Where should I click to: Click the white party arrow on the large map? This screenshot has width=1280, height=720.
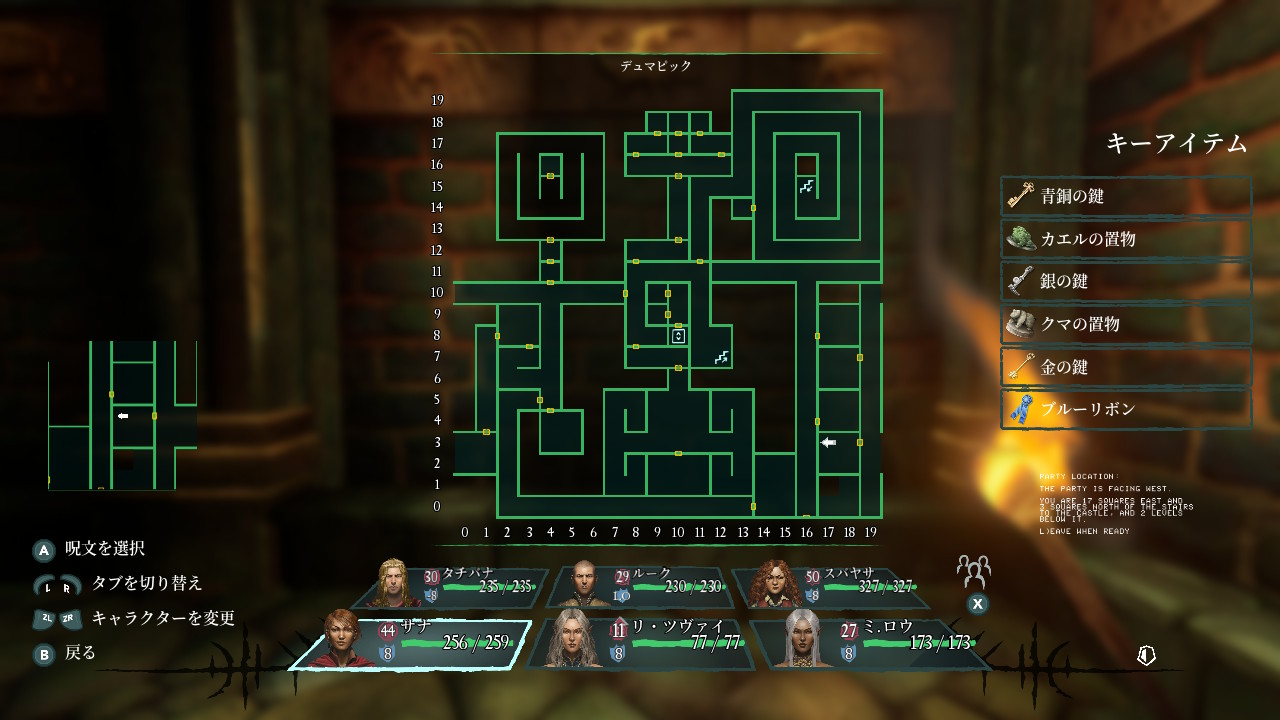(x=828, y=442)
